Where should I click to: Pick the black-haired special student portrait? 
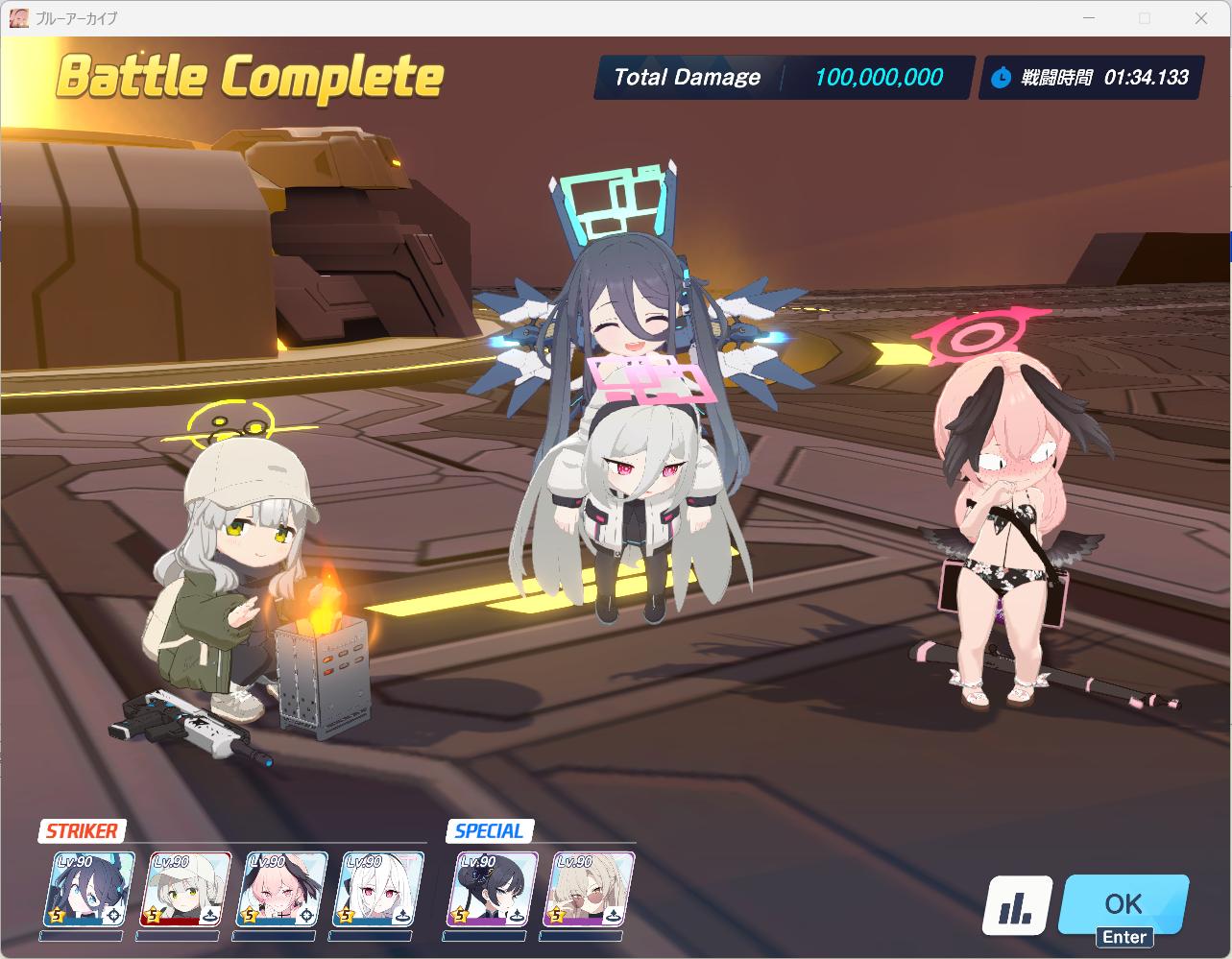(493, 889)
